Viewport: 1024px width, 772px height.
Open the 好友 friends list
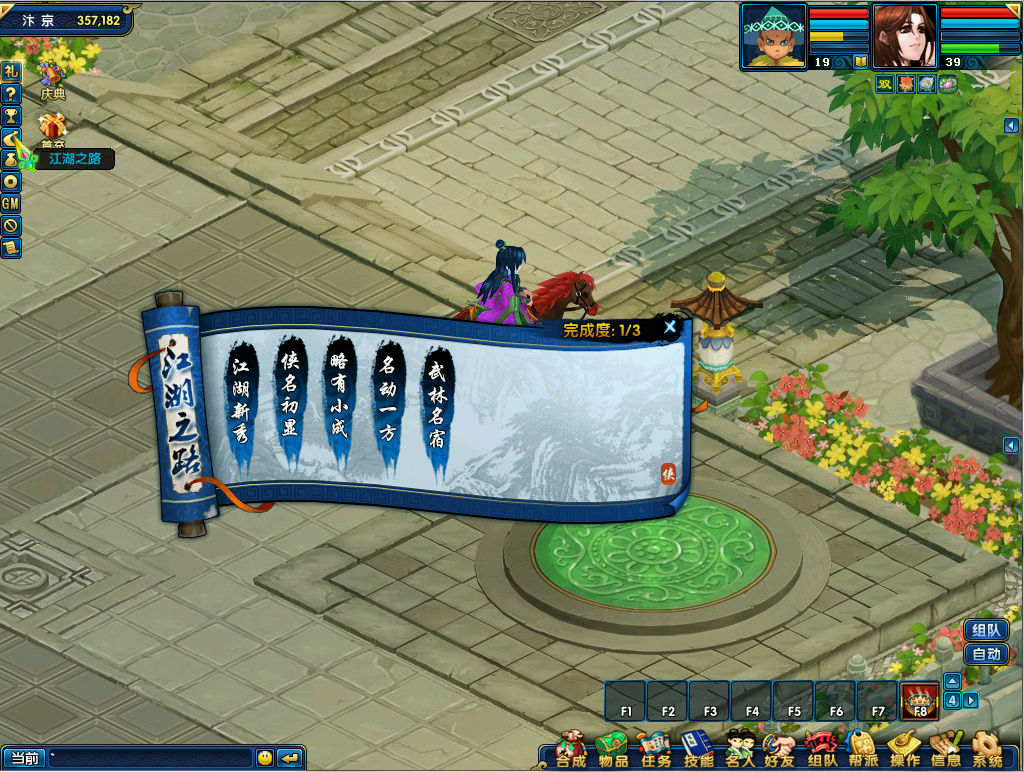[780, 749]
